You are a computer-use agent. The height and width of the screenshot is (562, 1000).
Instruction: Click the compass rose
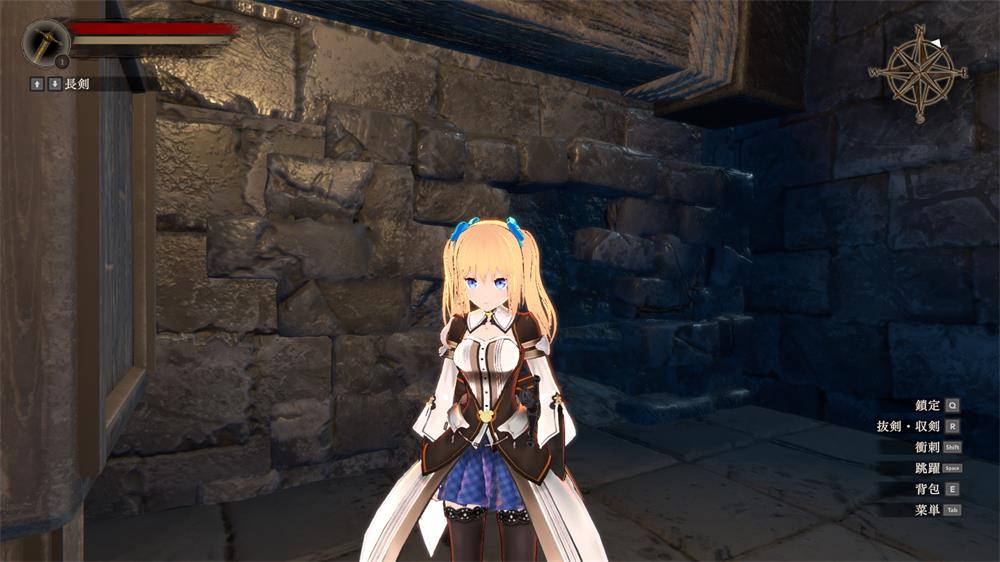pyautogui.click(x=918, y=72)
